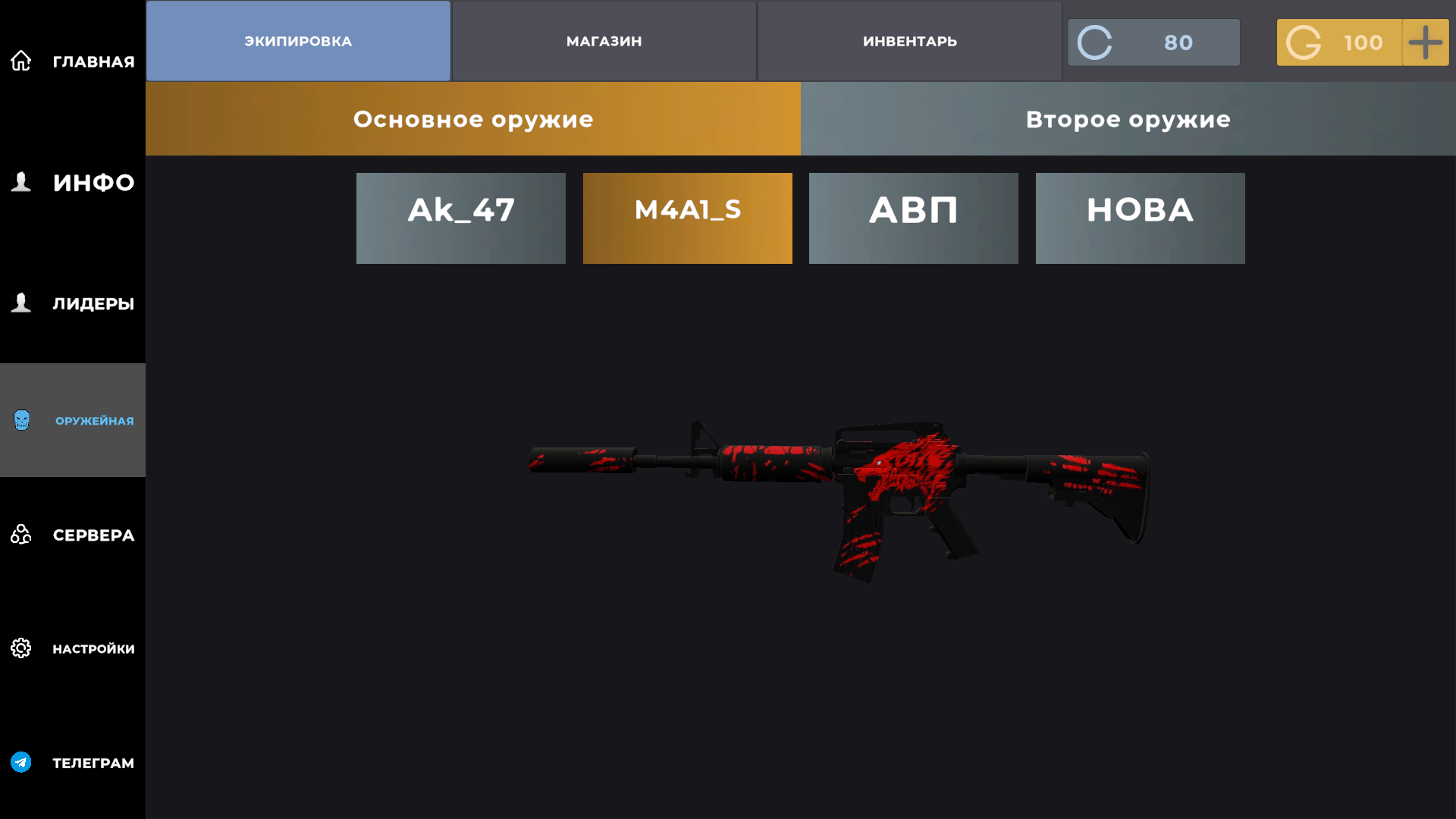The height and width of the screenshot is (819, 1456).
Task: Click the ЛИДЕРЫ leaderboard icon
Action: pyautogui.click(x=20, y=303)
